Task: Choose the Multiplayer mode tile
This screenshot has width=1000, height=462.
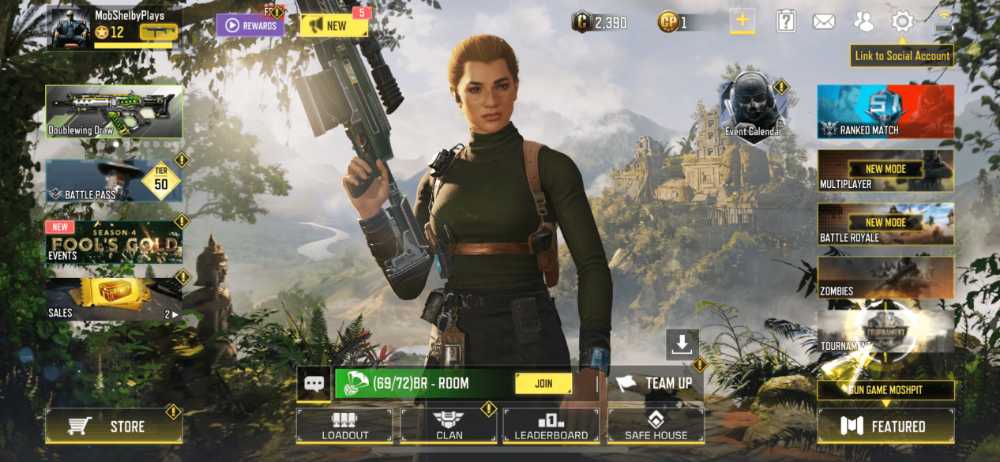Action: pyautogui.click(x=885, y=170)
